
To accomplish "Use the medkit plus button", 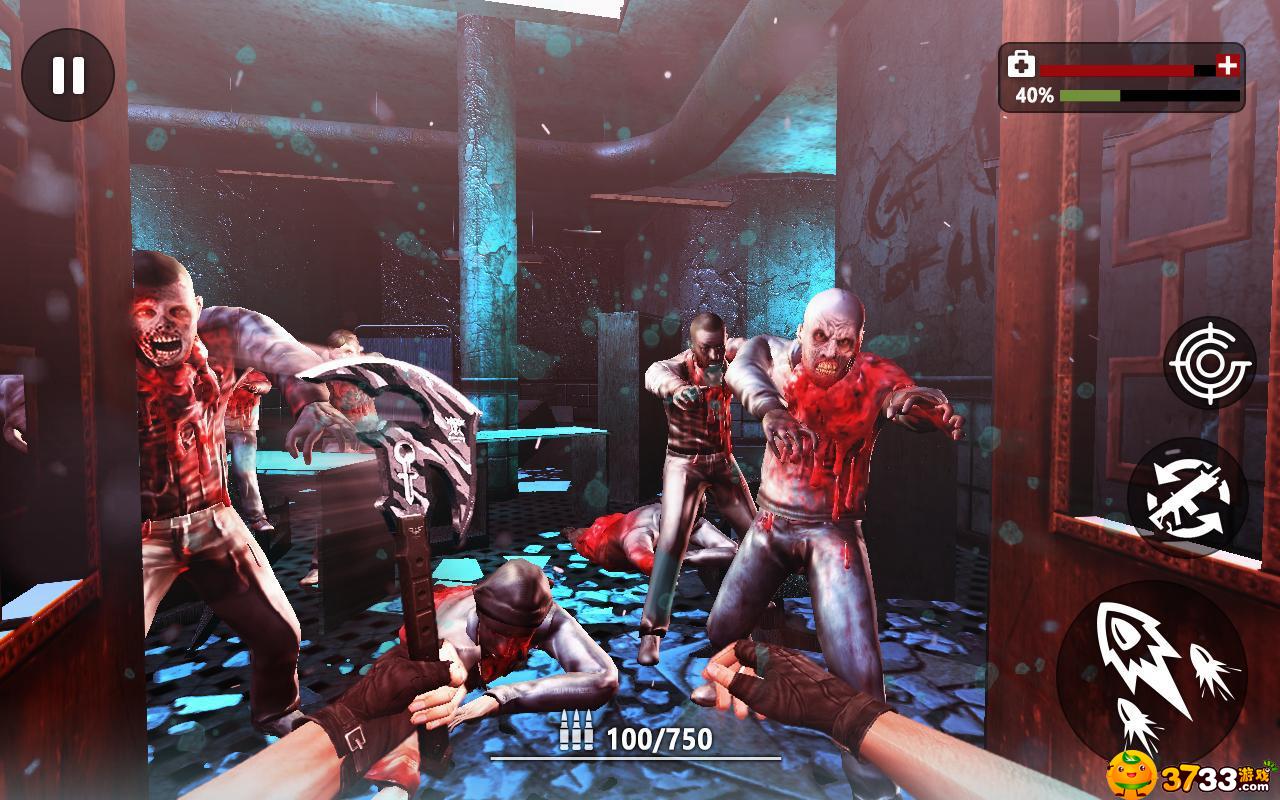I will (1227, 67).
